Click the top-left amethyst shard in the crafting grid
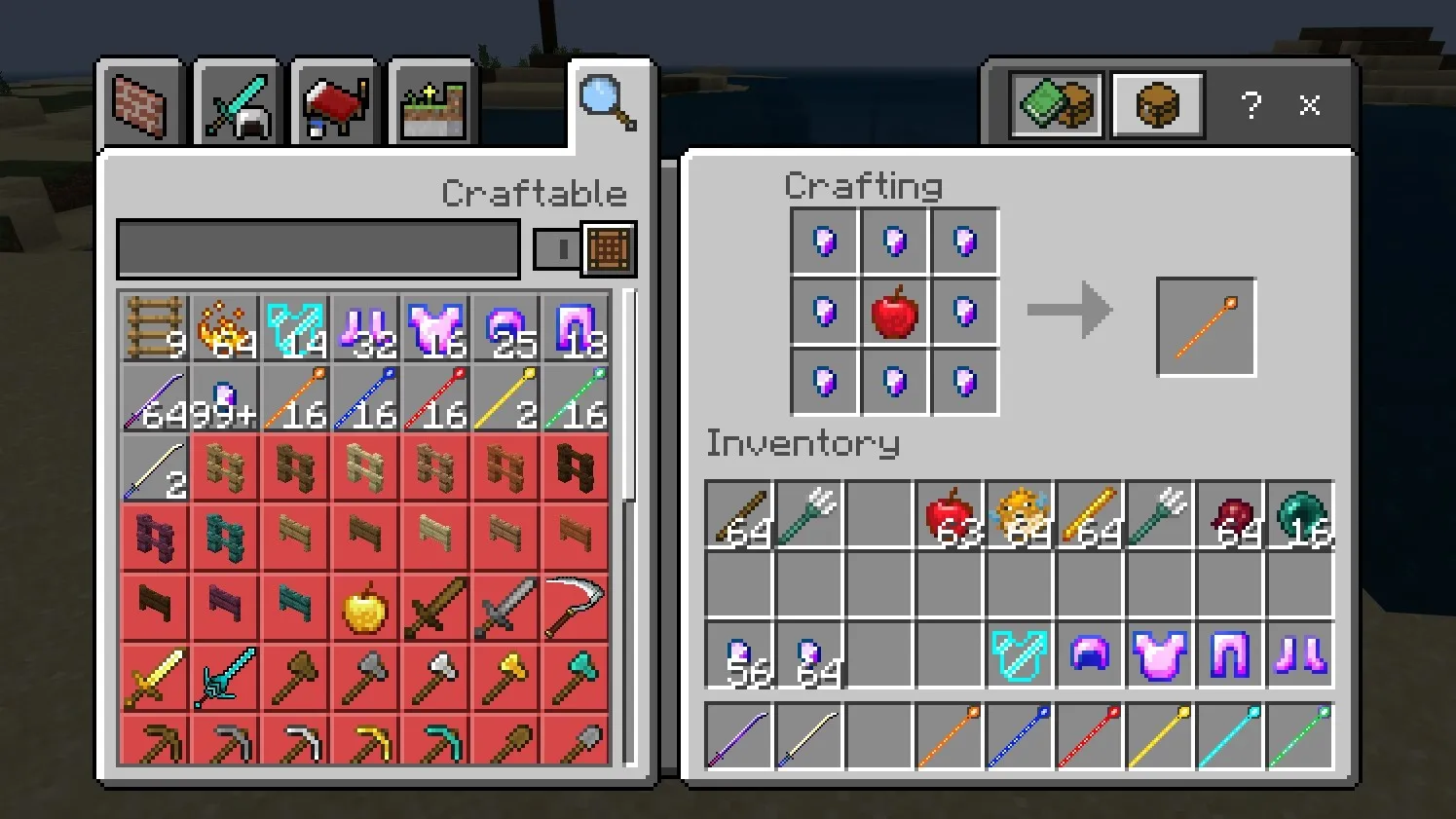 pos(823,241)
